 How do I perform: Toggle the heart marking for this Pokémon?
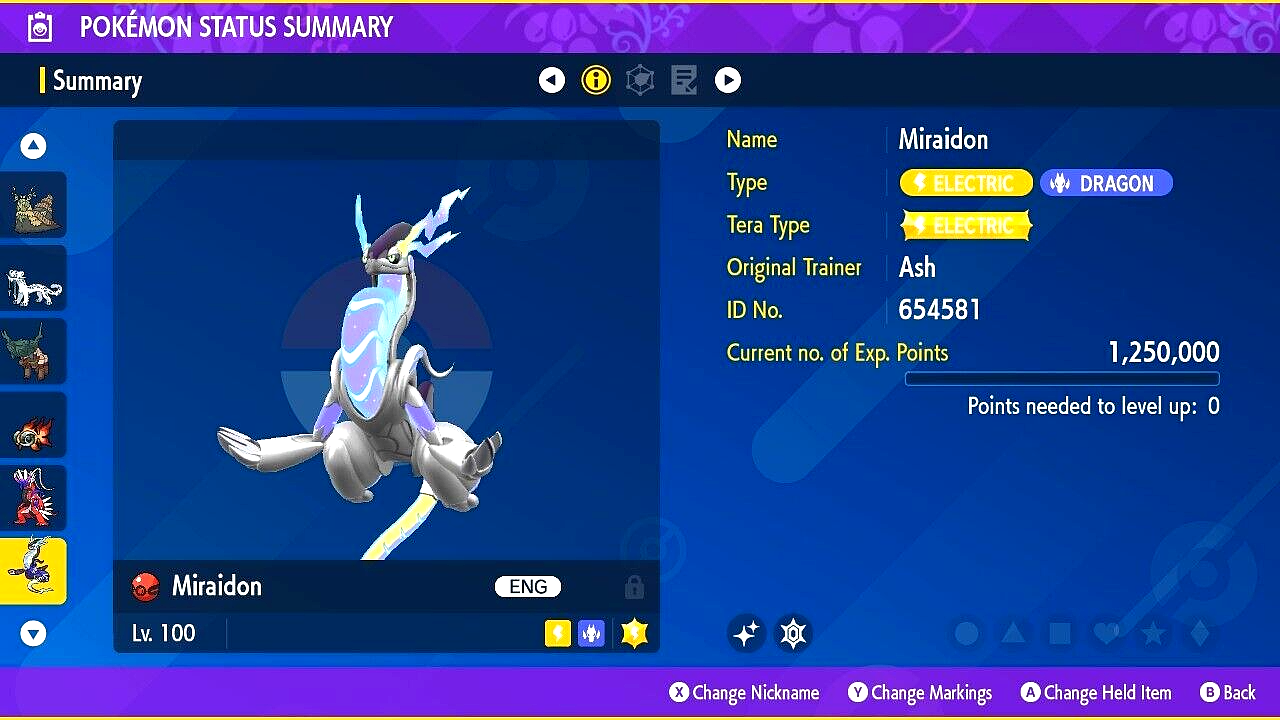(x=1104, y=633)
